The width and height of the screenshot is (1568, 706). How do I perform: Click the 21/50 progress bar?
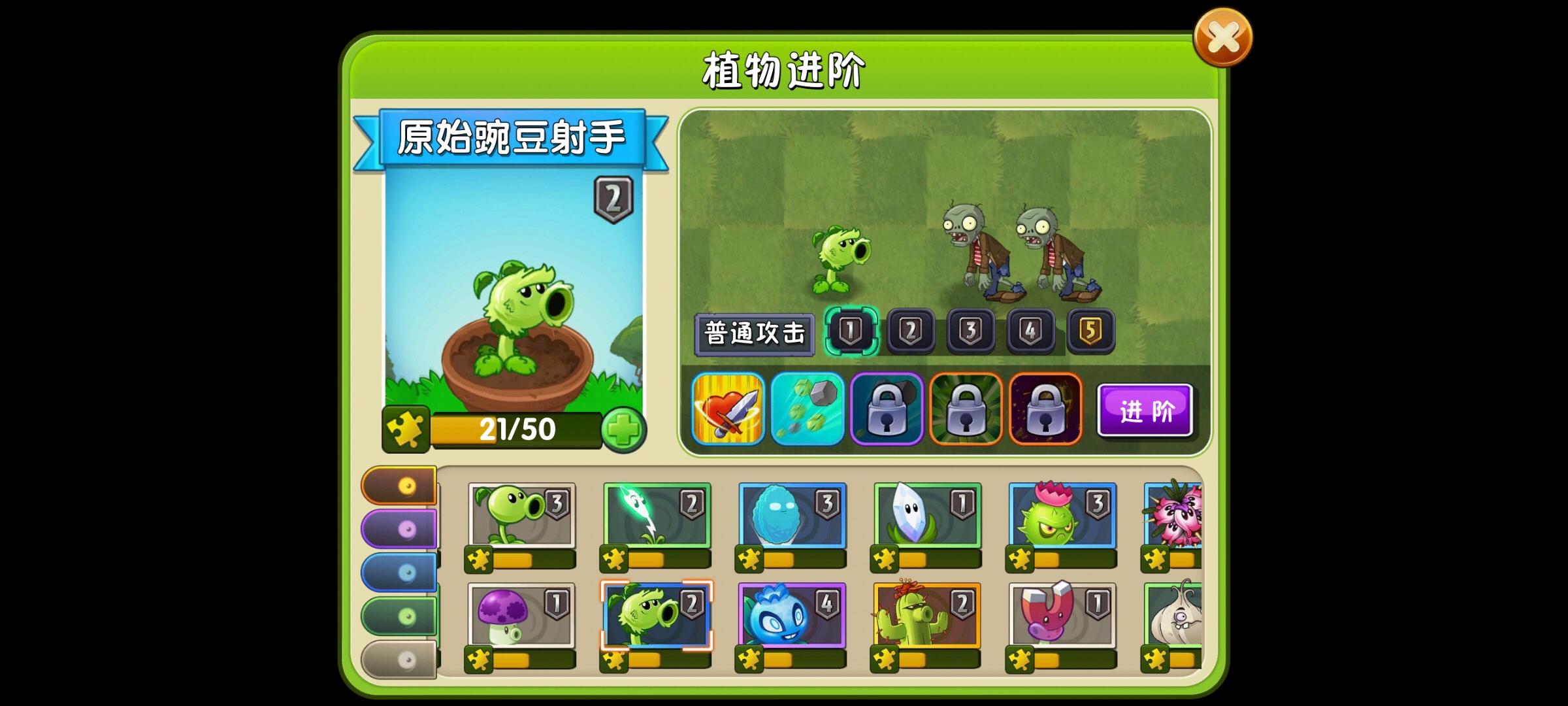[x=516, y=429]
